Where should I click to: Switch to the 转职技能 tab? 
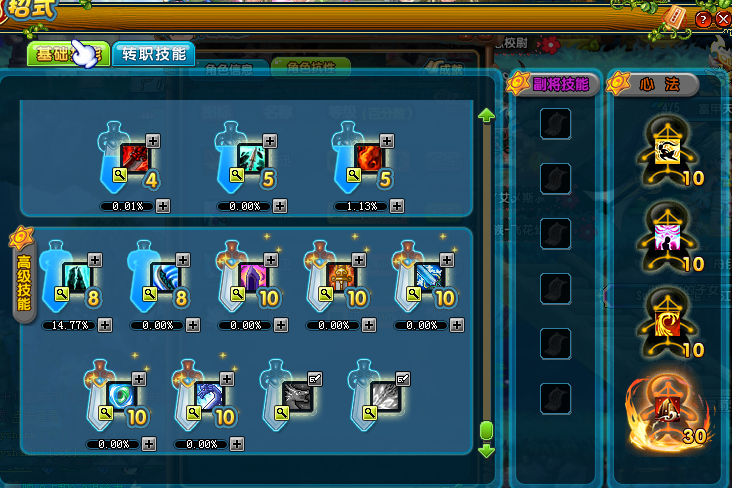[x=154, y=54]
